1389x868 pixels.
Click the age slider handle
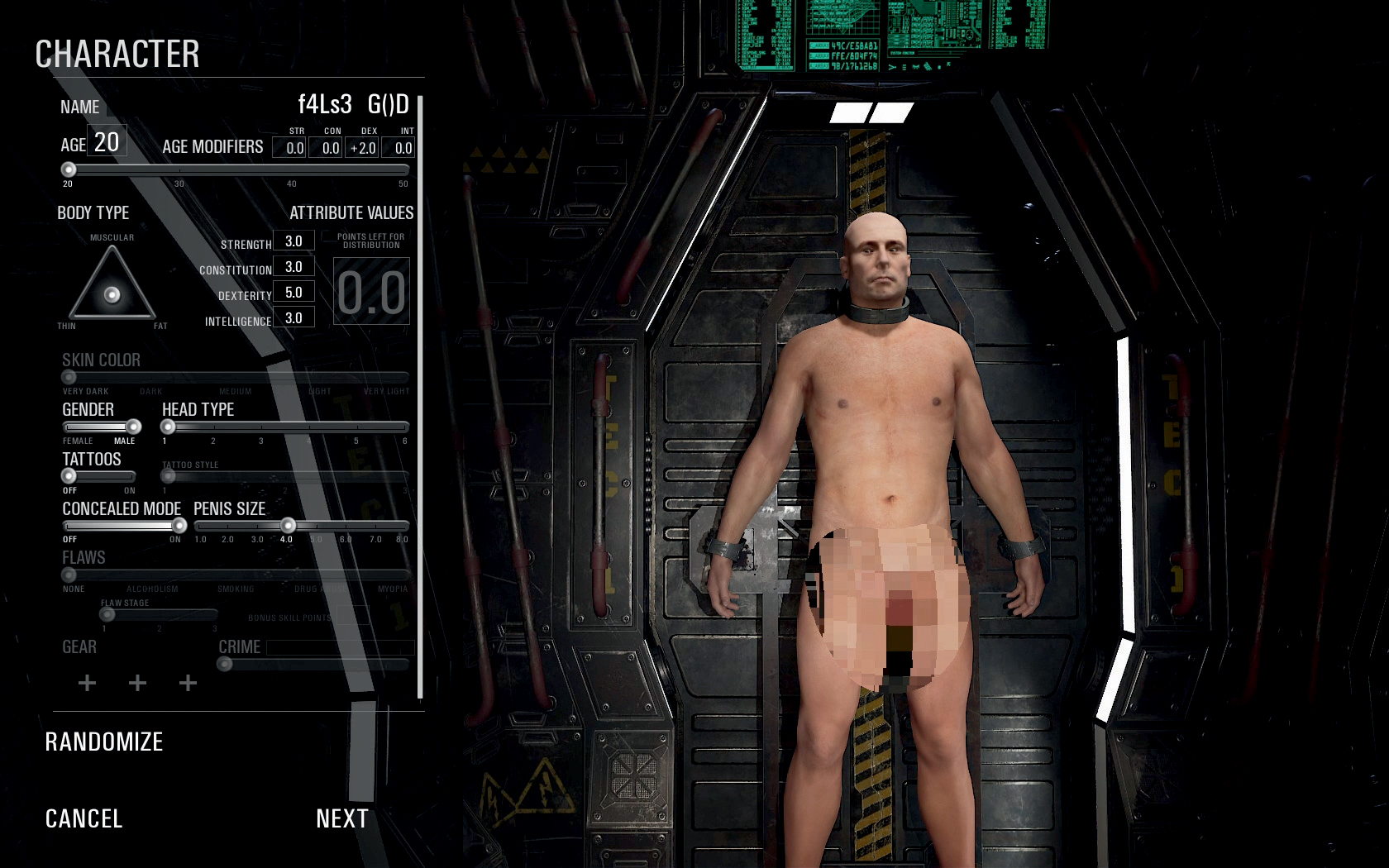[69, 169]
